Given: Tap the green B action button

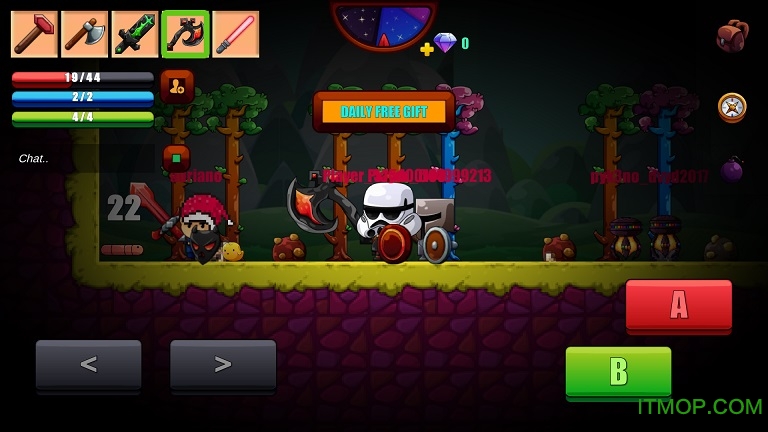Looking at the screenshot, I should point(618,372).
